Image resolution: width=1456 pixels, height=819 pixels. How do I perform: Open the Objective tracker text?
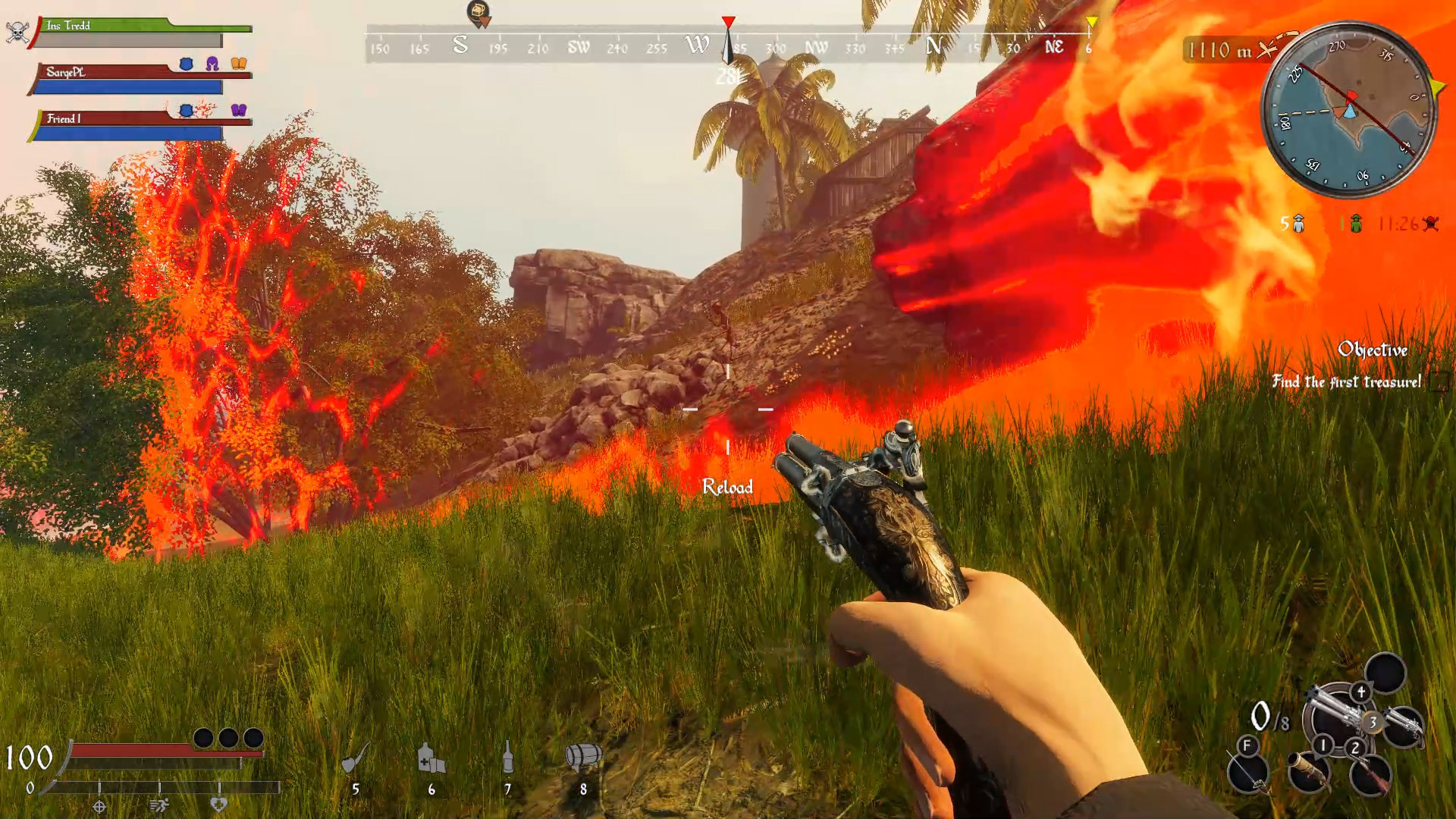tap(1372, 350)
